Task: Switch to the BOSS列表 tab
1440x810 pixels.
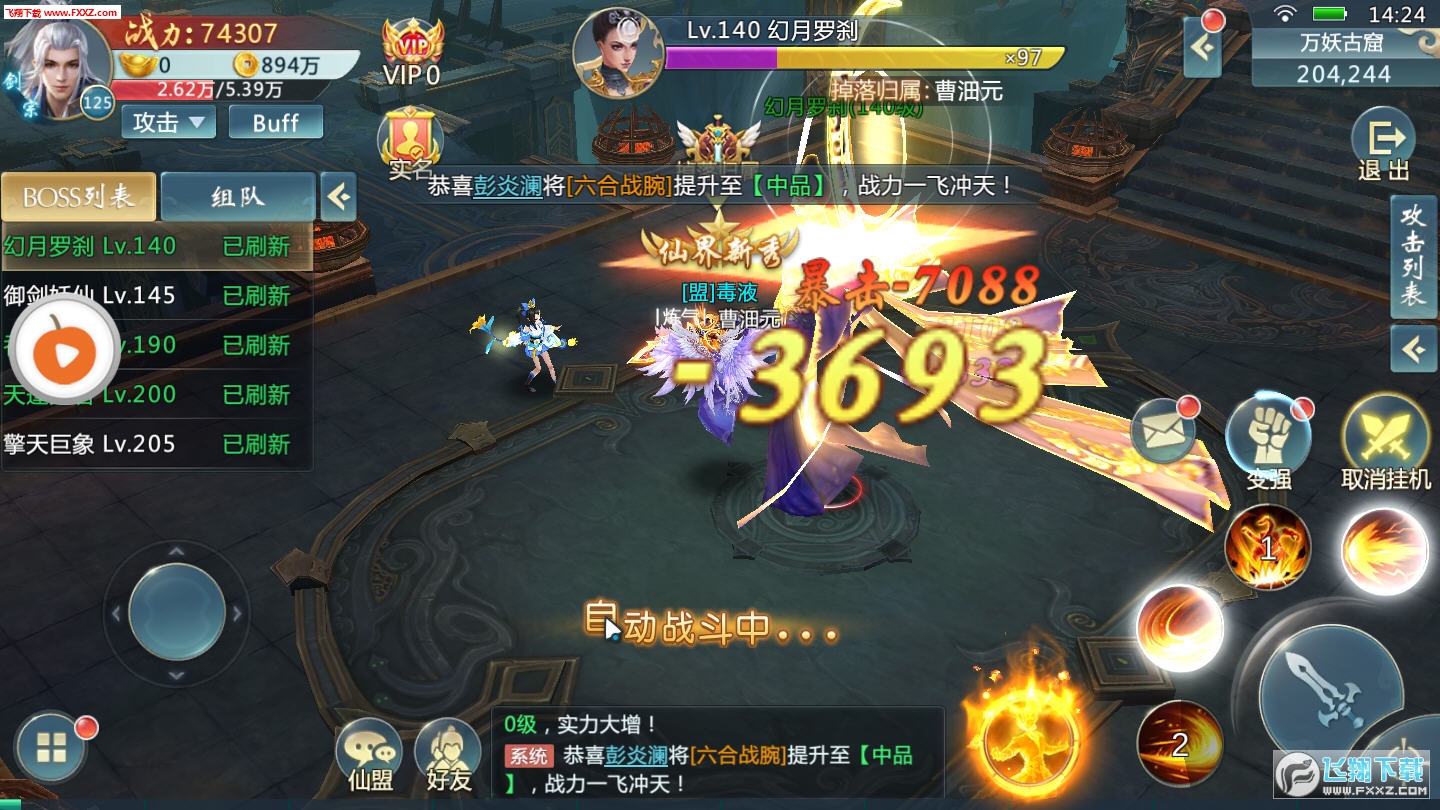Action: tap(78, 196)
